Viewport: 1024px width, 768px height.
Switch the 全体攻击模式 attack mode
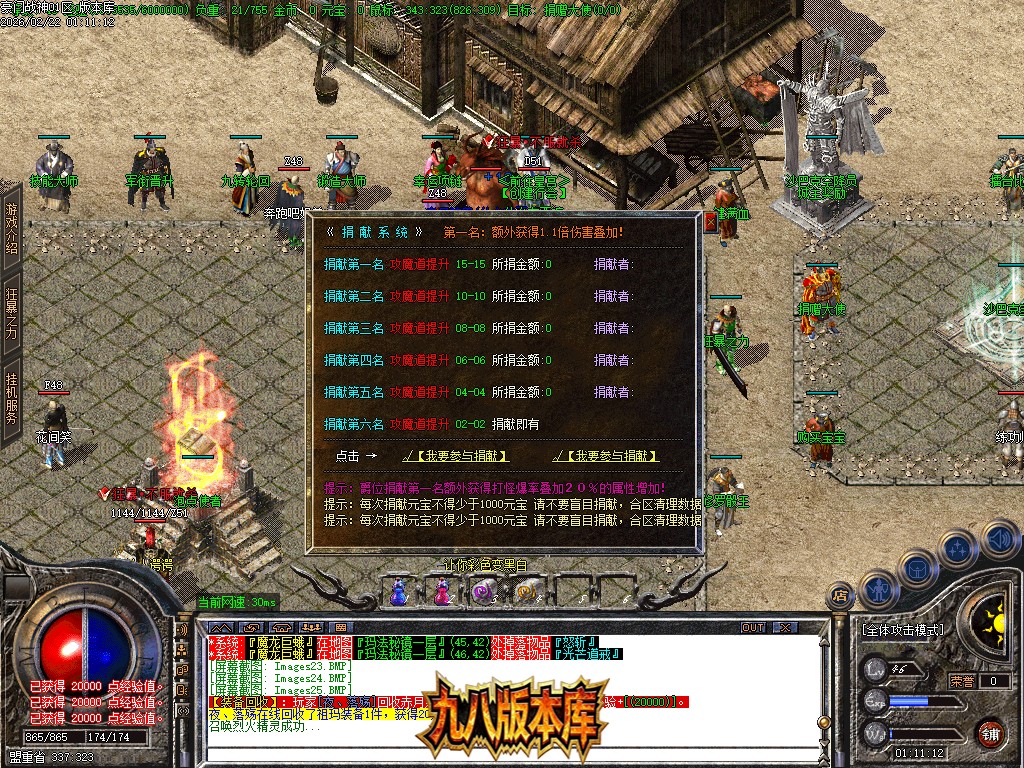coord(902,630)
